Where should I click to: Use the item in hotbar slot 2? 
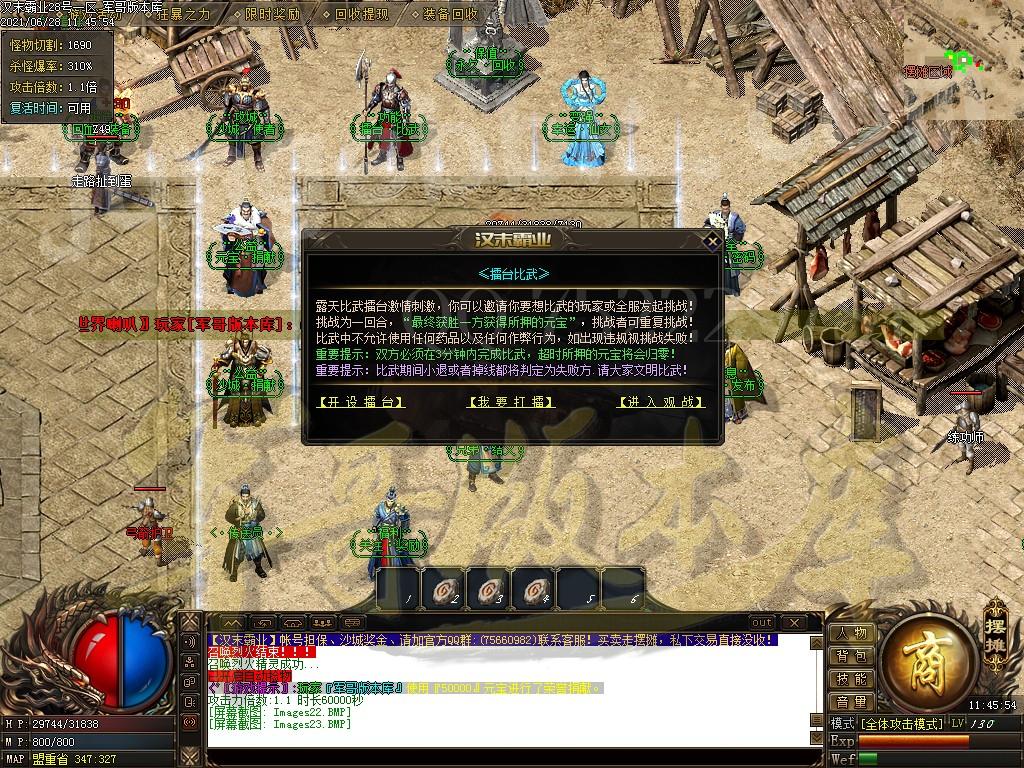(x=443, y=588)
